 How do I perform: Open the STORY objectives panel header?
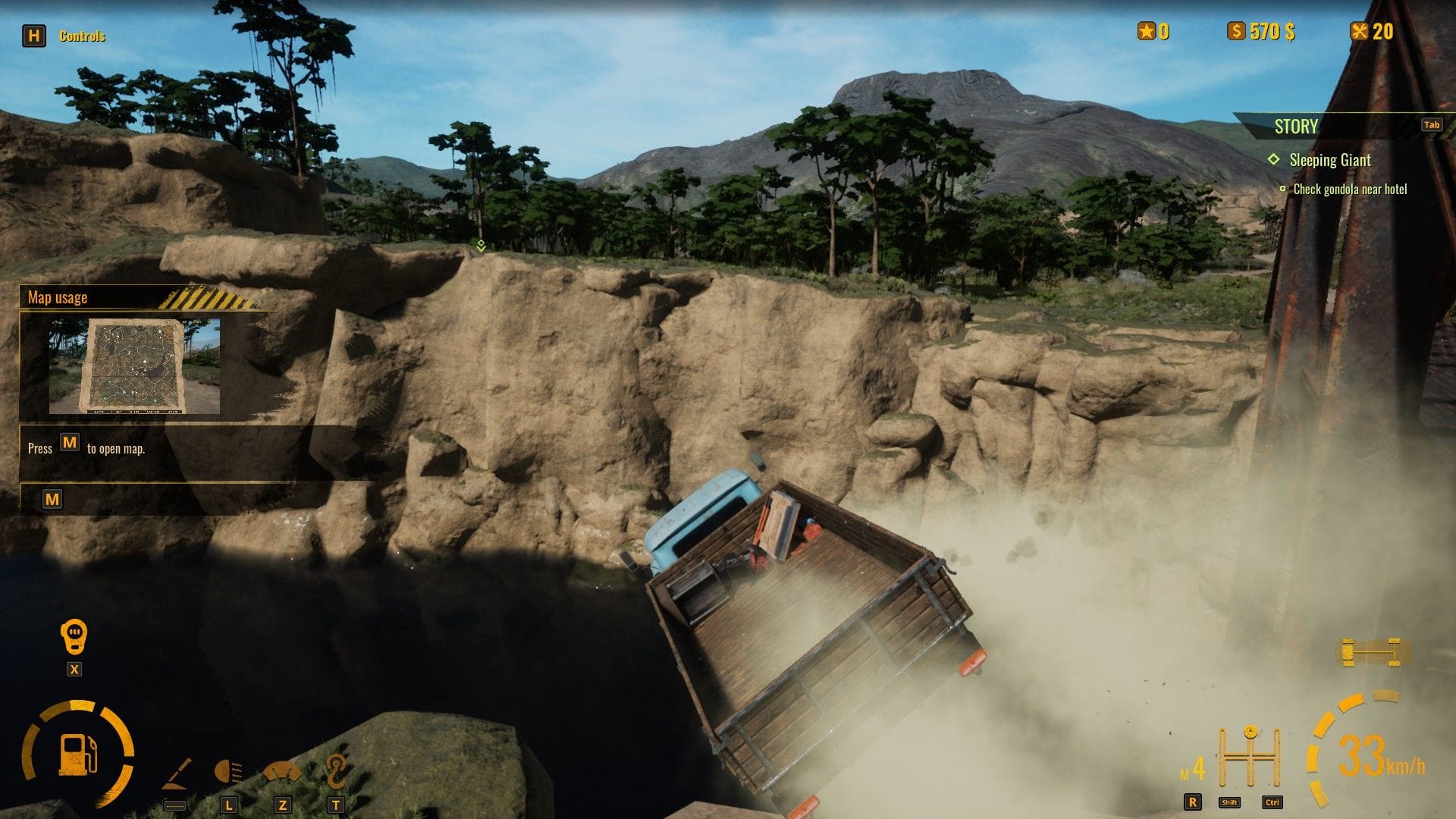point(1296,127)
